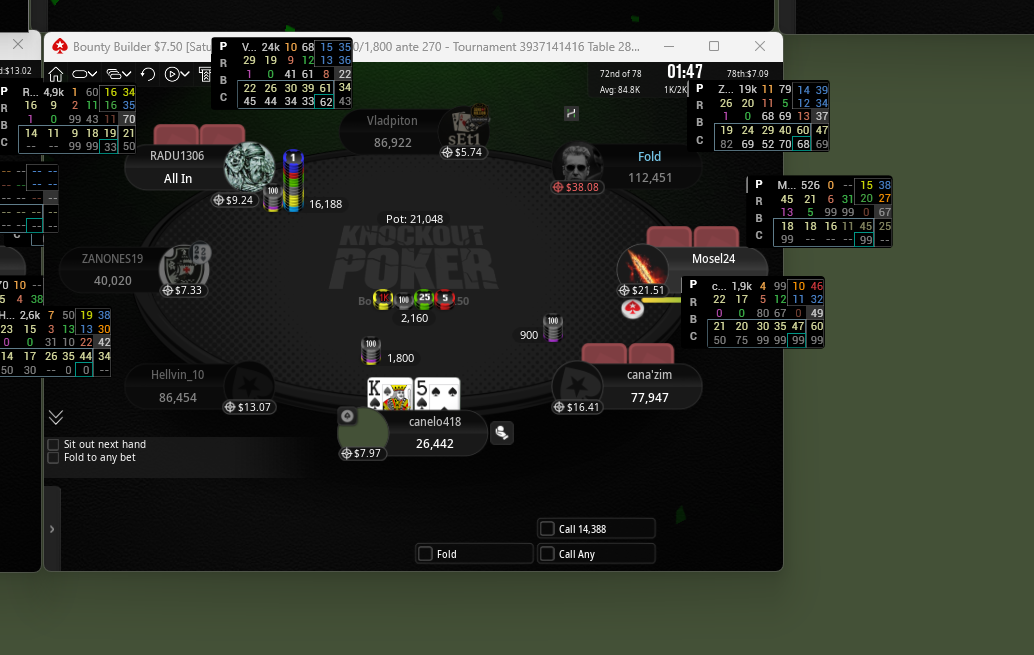The height and width of the screenshot is (655, 1034).
Task: Tick the Fold pre-action checkbox
Action: point(426,554)
